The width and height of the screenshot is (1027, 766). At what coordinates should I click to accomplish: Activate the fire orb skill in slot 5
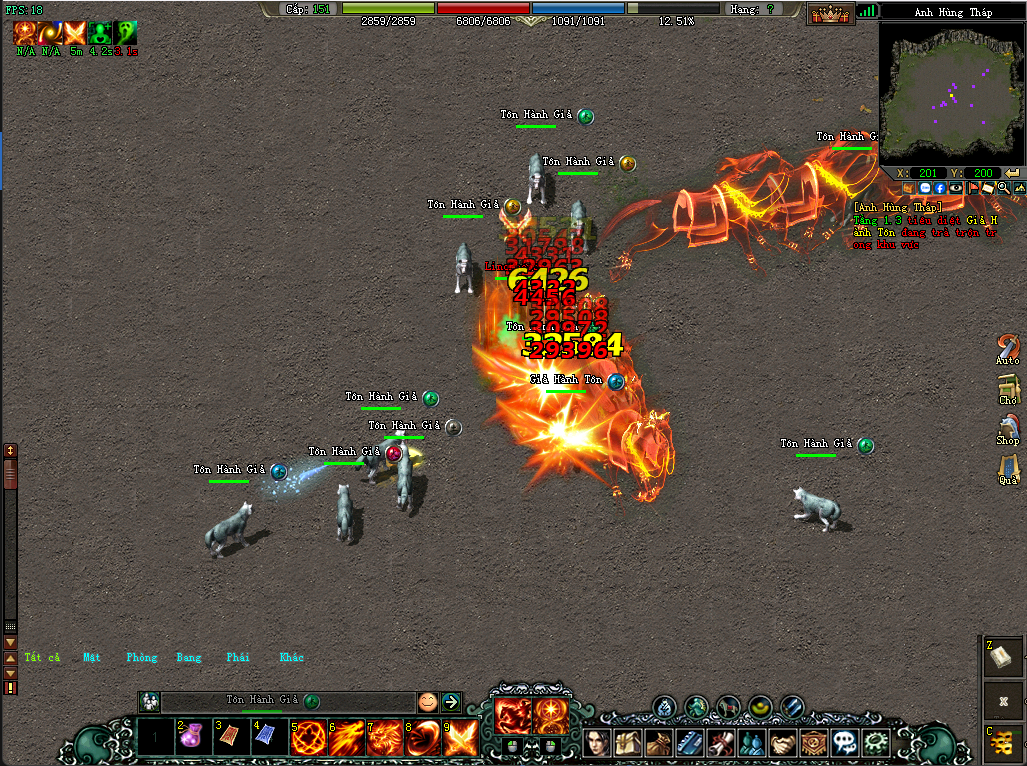point(307,738)
